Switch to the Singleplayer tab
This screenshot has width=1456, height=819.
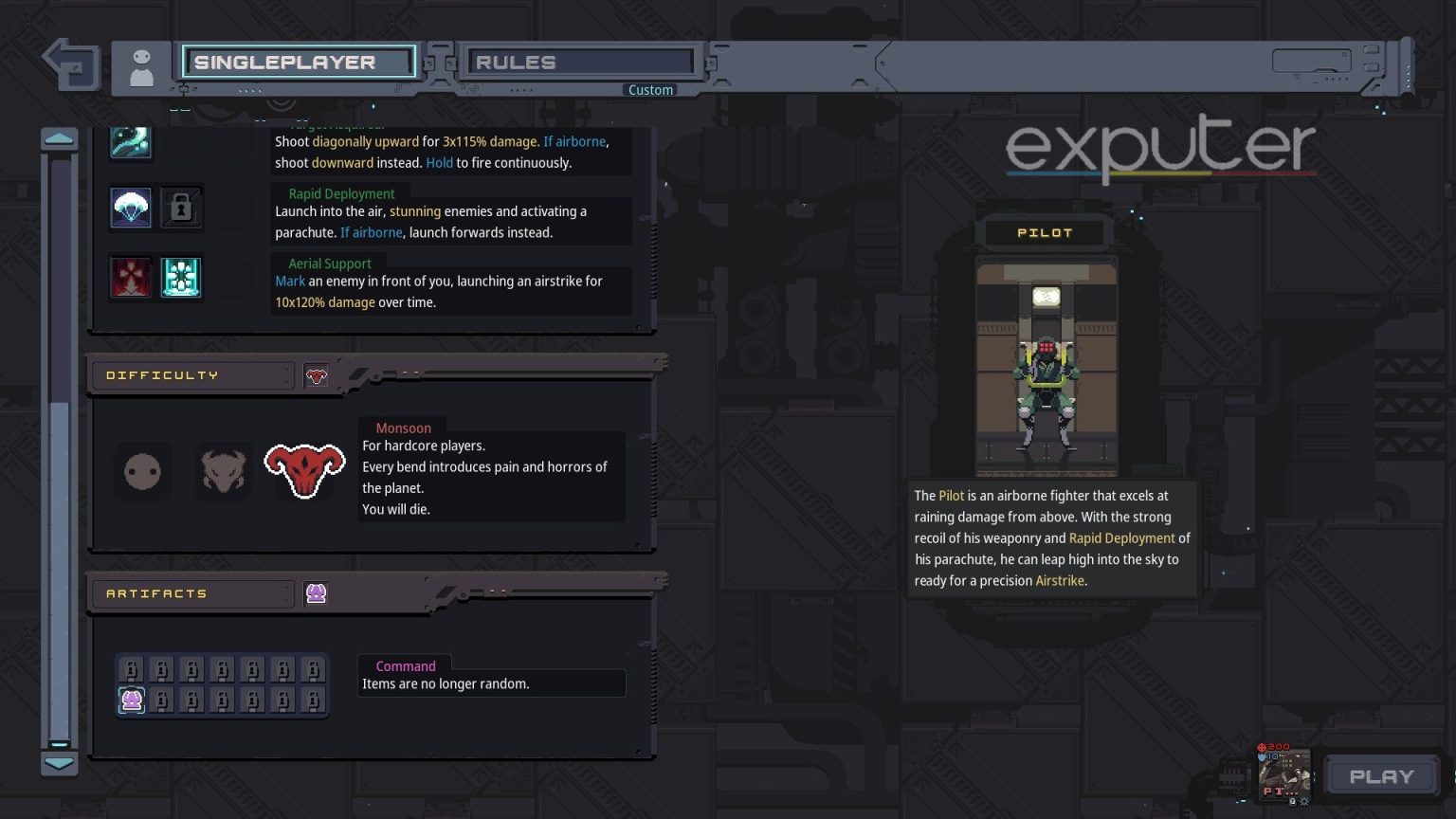299,61
